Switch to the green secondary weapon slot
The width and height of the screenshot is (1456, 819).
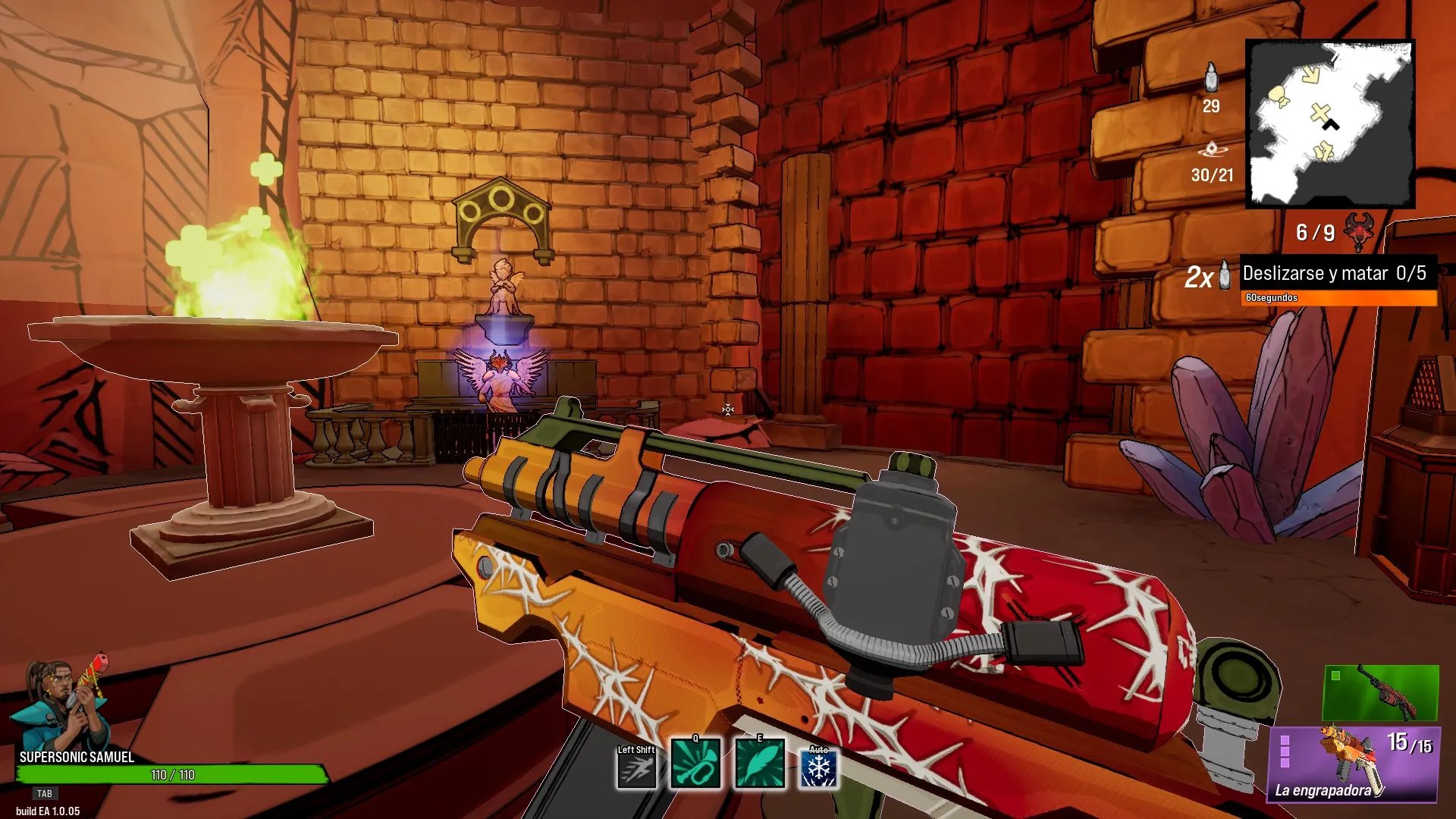point(1380,692)
